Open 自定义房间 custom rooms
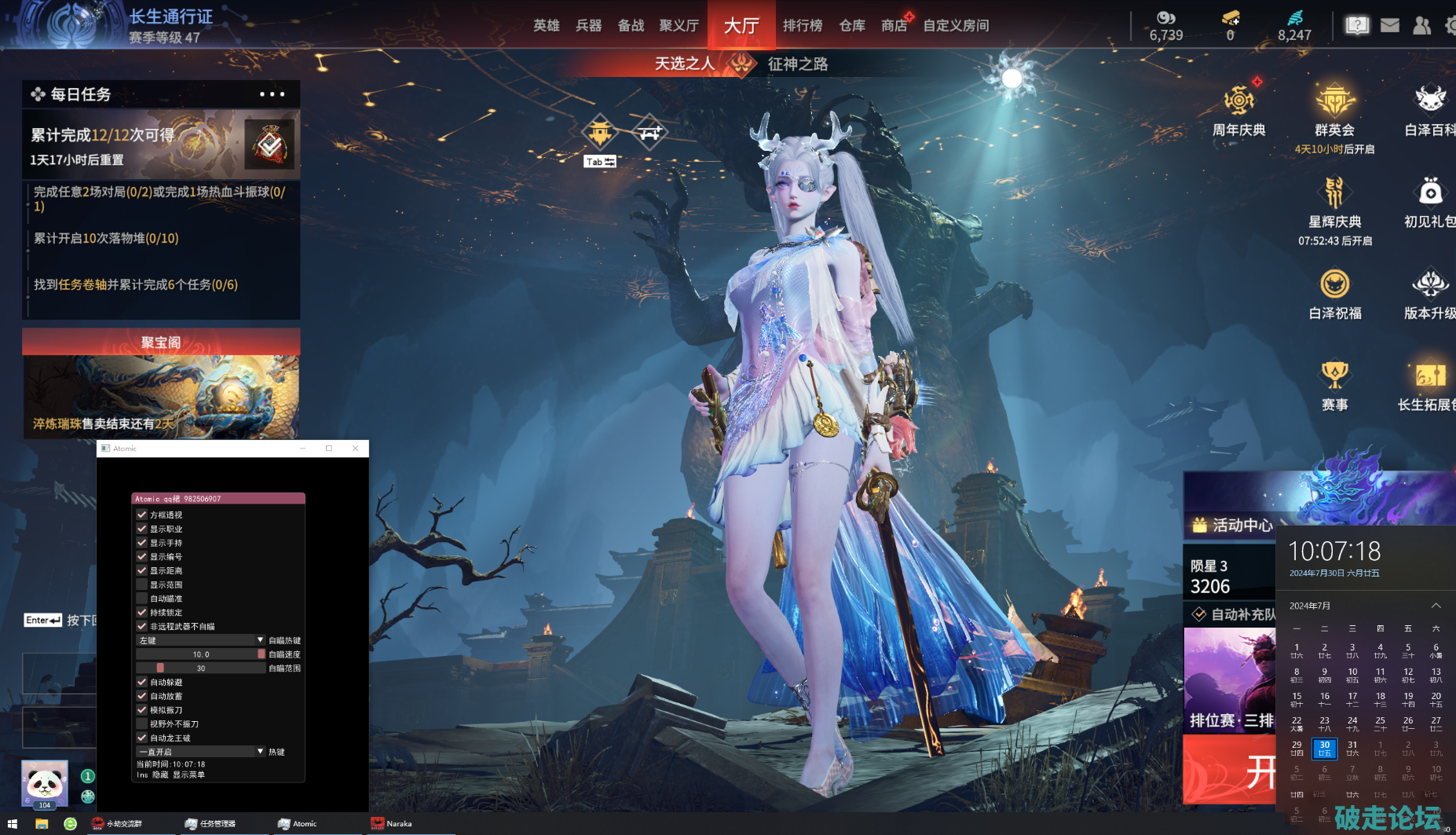 [x=956, y=26]
